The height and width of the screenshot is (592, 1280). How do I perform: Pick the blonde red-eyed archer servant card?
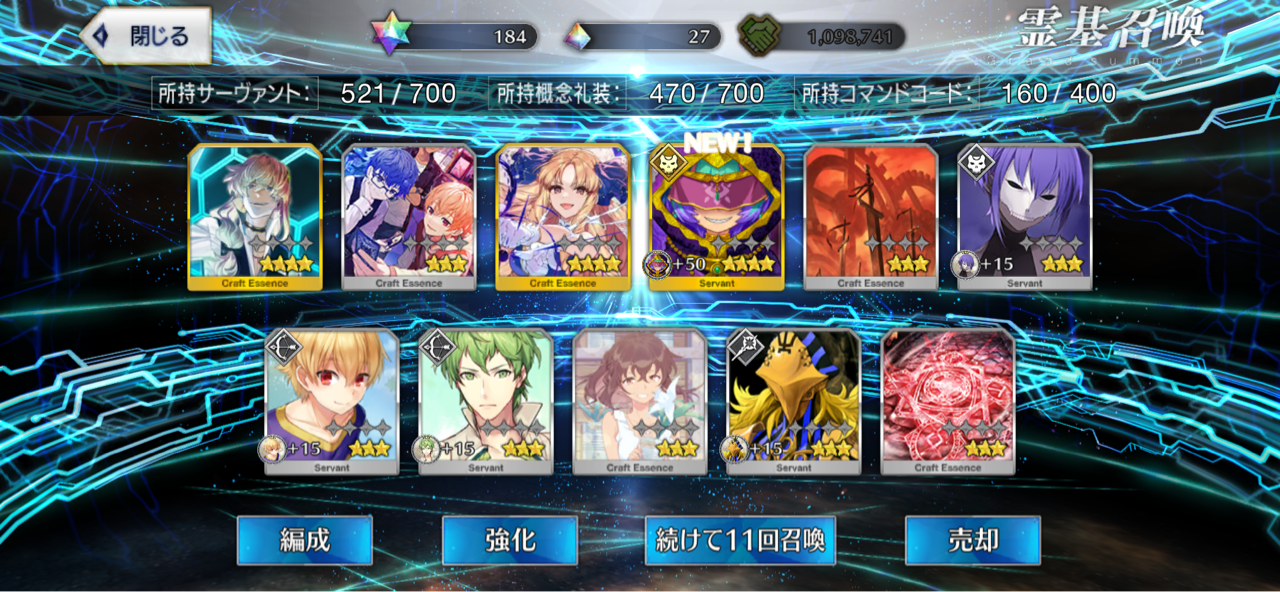point(332,401)
